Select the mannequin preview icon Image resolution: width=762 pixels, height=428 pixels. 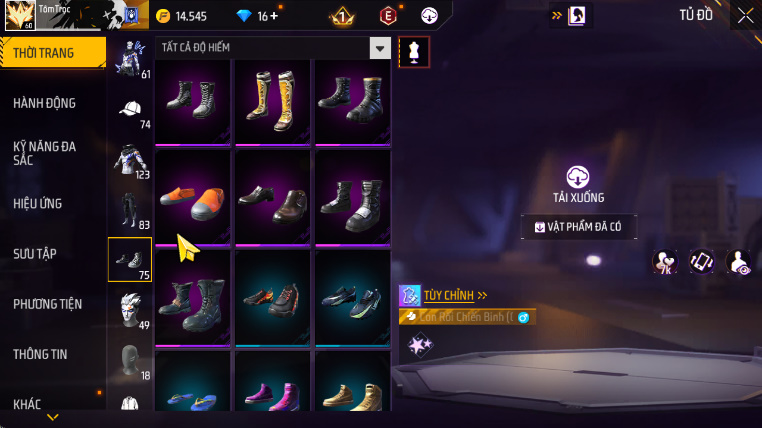click(414, 52)
